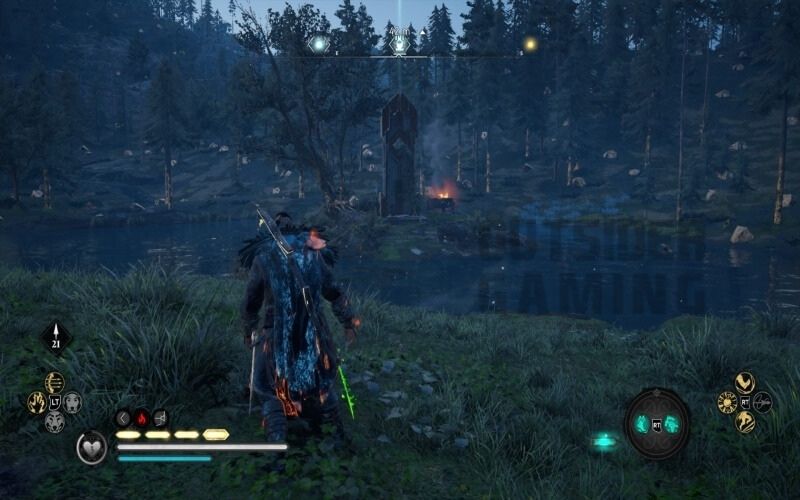This screenshot has width=800, height=500.
Task: Choose the grey arrow chevron status icon
Action: (123, 418)
